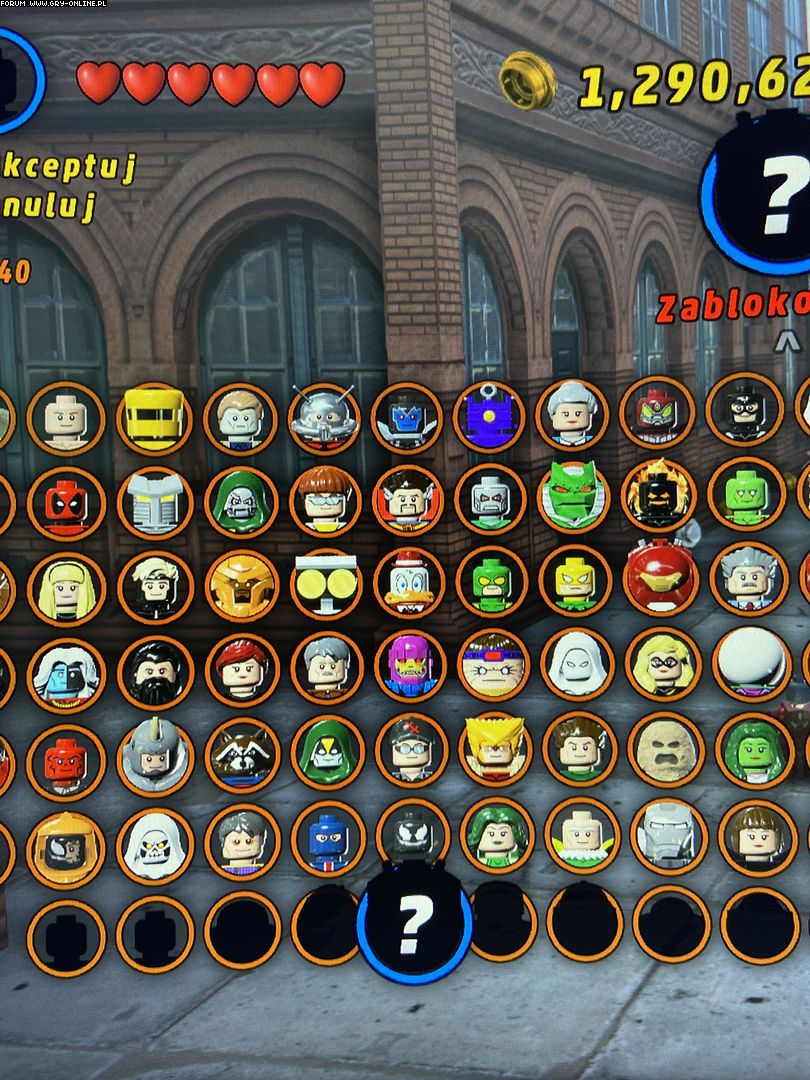
Task: Choose the Howard the Duck tile
Action: (x=409, y=585)
